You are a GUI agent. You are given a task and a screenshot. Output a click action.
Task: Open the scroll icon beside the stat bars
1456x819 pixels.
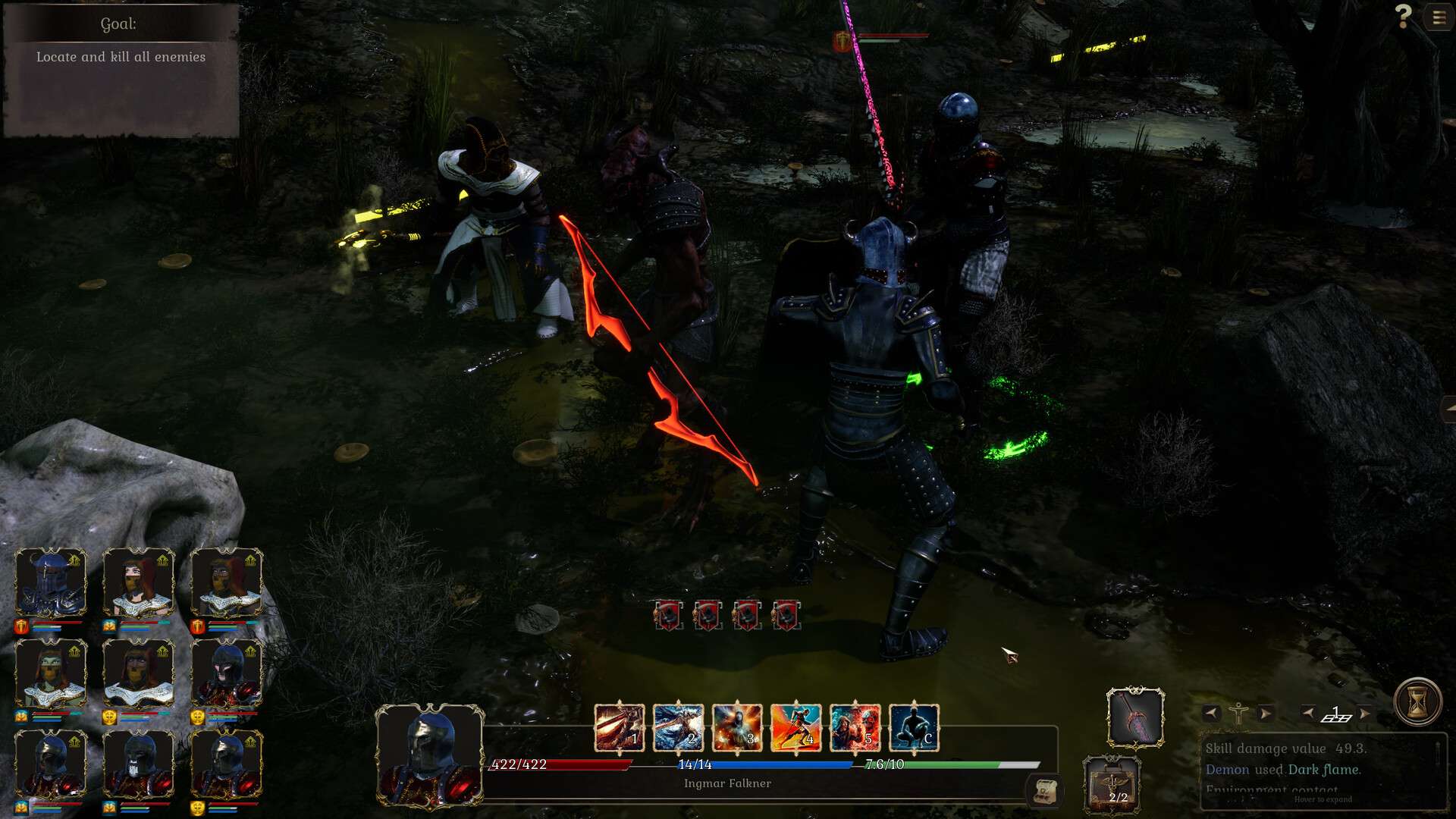(x=1044, y=791)
